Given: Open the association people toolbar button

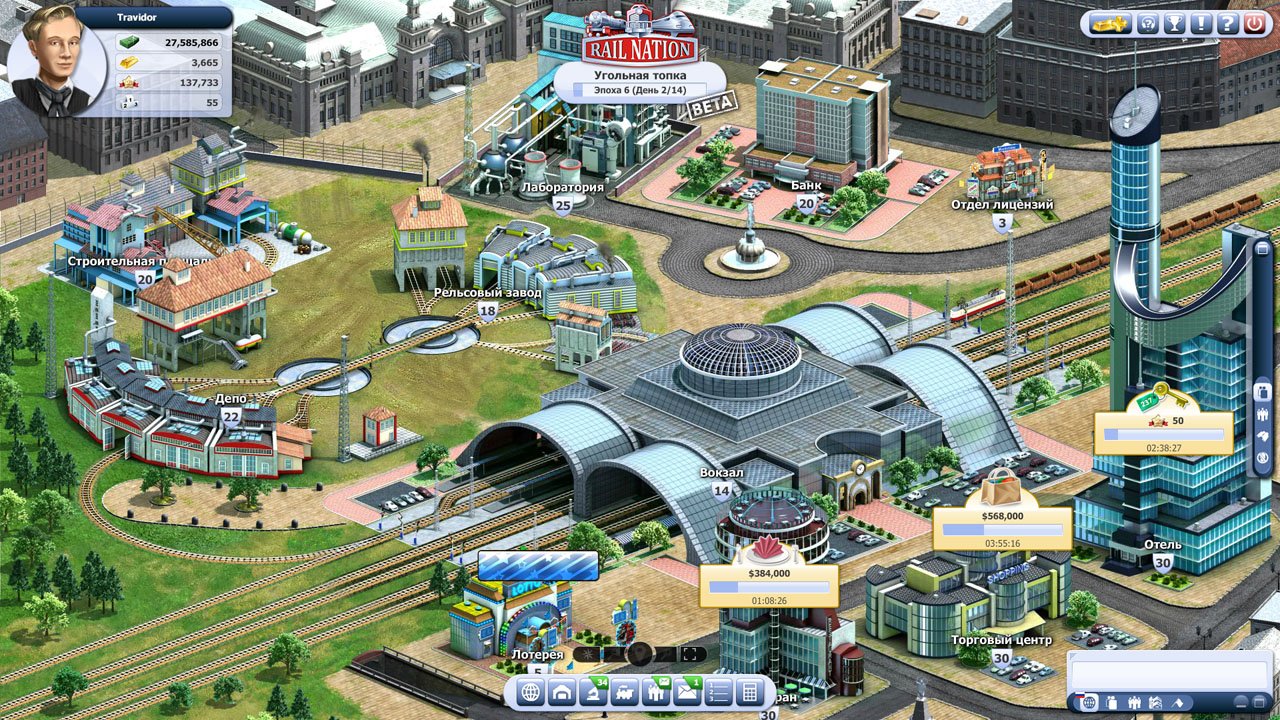Looking at the screenshot, I should [655, 692].
